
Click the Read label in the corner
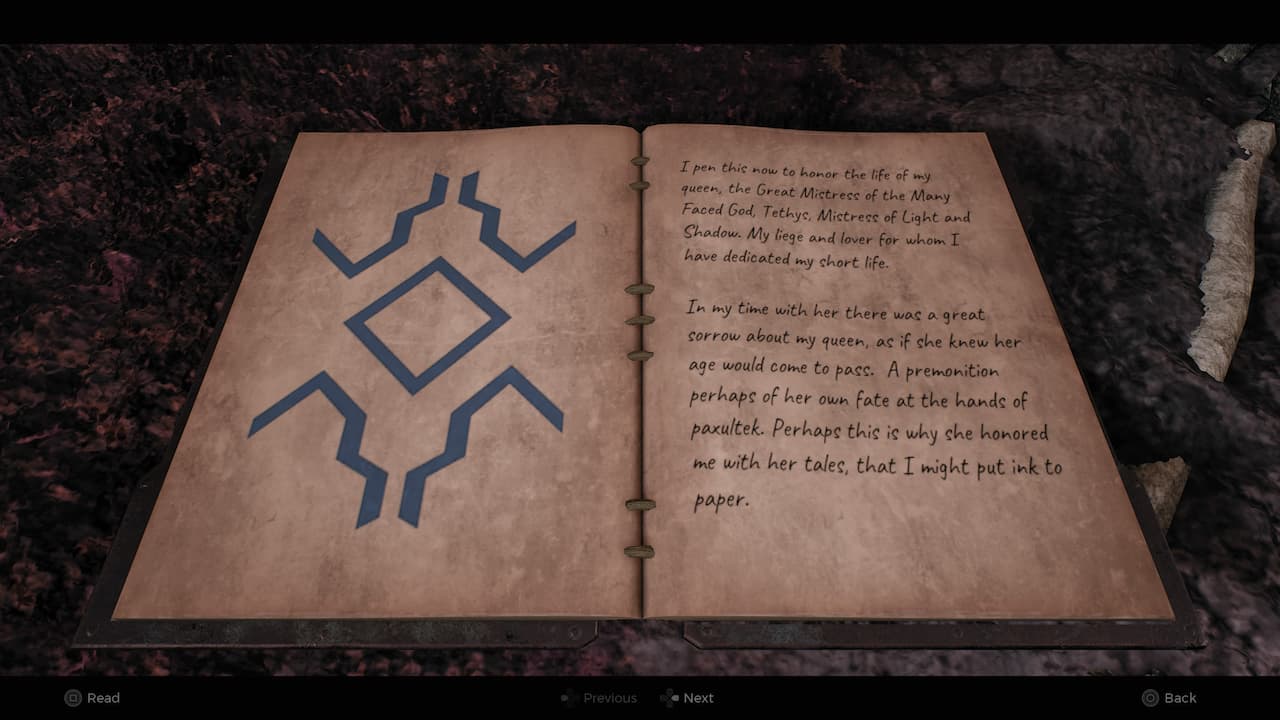click(x=105, y=698)
